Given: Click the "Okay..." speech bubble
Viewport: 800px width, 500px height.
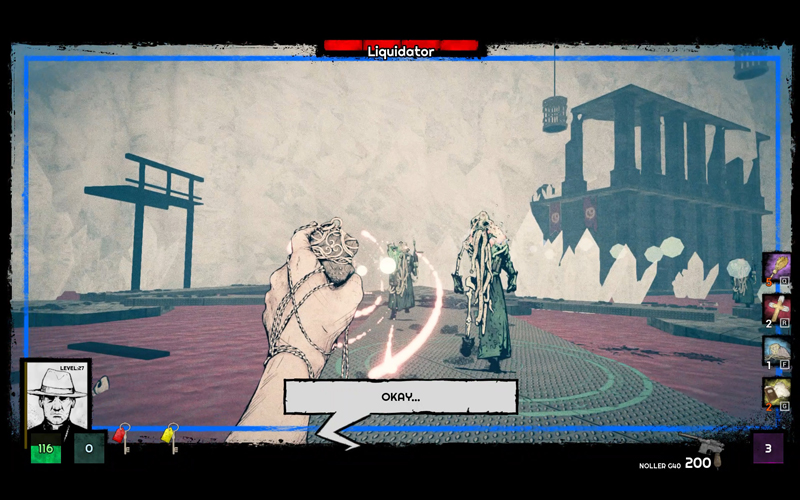Looking at the screenshot, I should coord(401,397).
